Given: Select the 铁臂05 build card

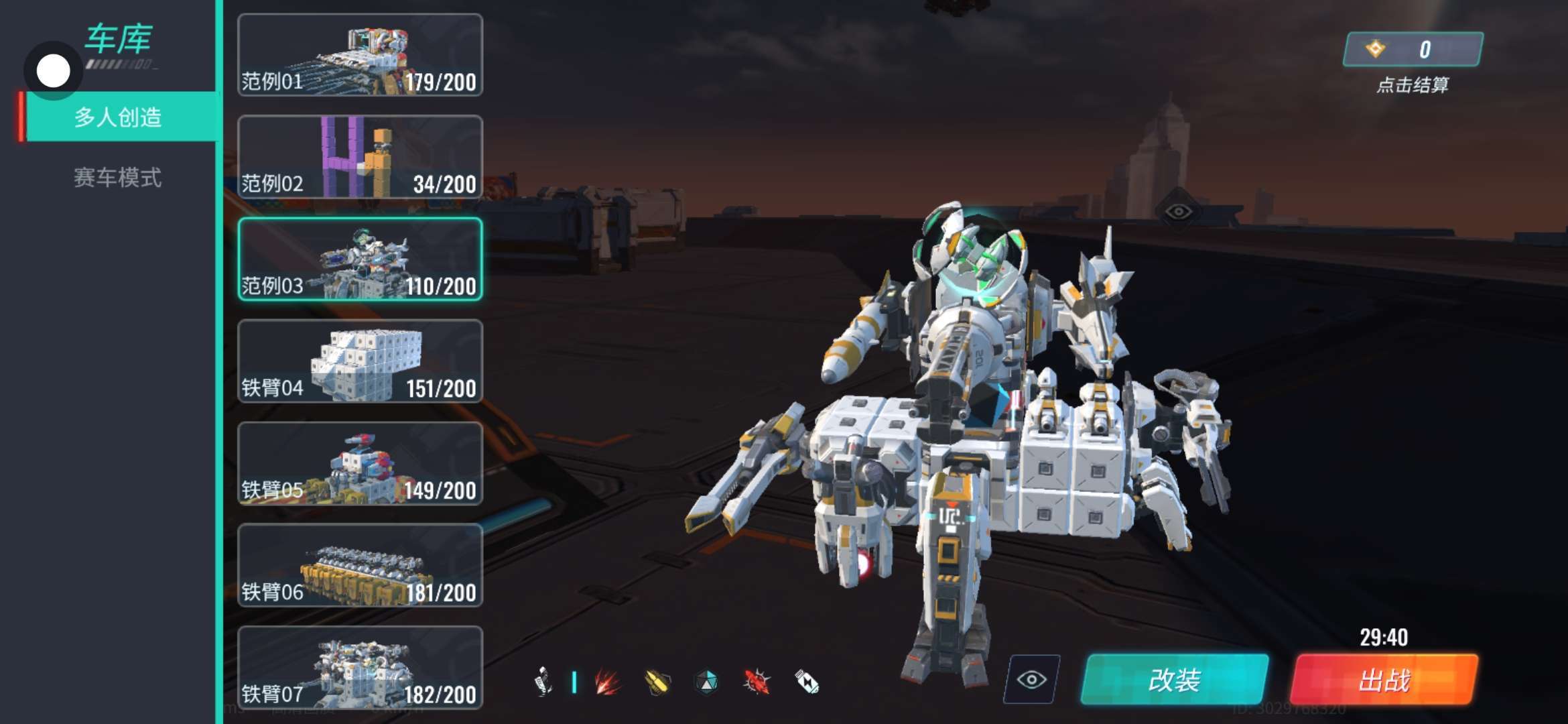Looking at the screenshot, I should click(360, 464).
